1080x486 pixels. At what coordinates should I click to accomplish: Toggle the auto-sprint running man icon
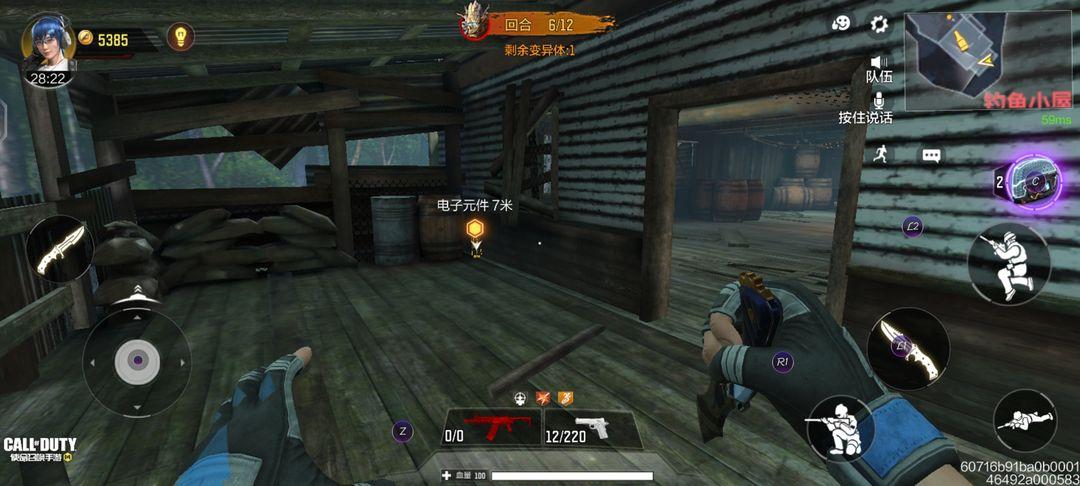pyautogui.click(x=880, y=153)
